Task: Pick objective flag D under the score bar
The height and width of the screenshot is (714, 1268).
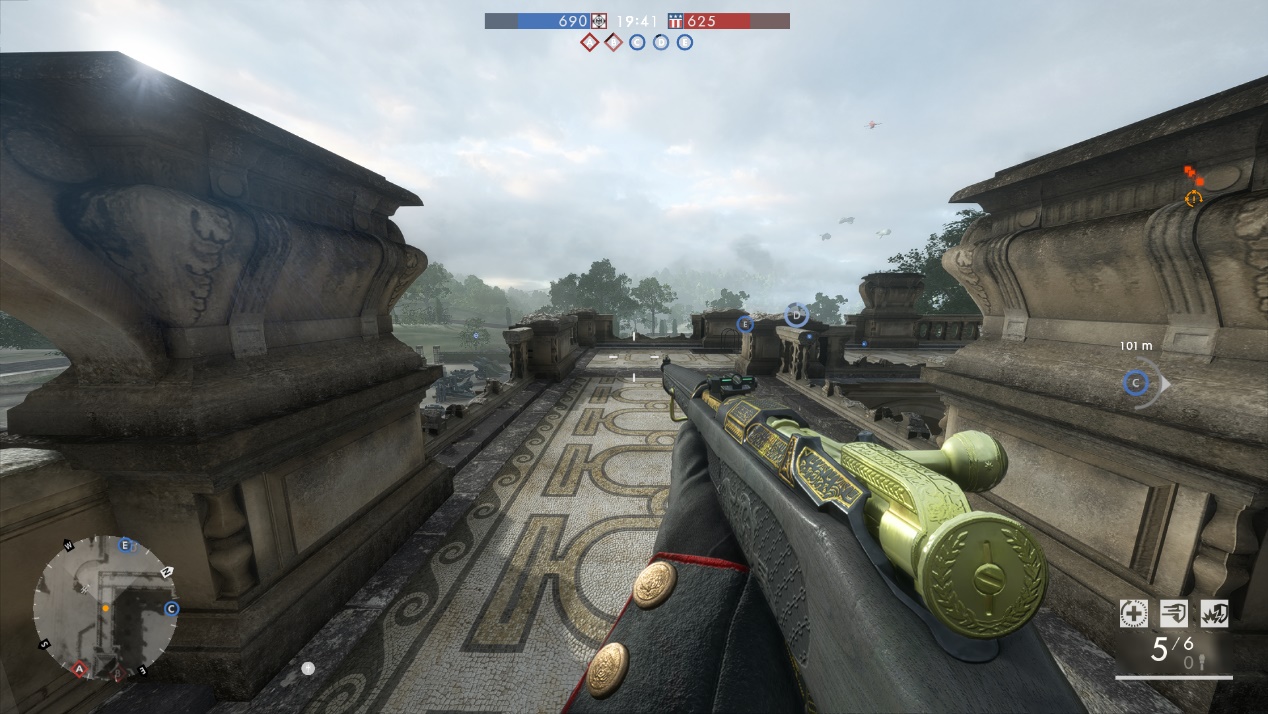Action: pyautogui.click(x=661, y=42)
